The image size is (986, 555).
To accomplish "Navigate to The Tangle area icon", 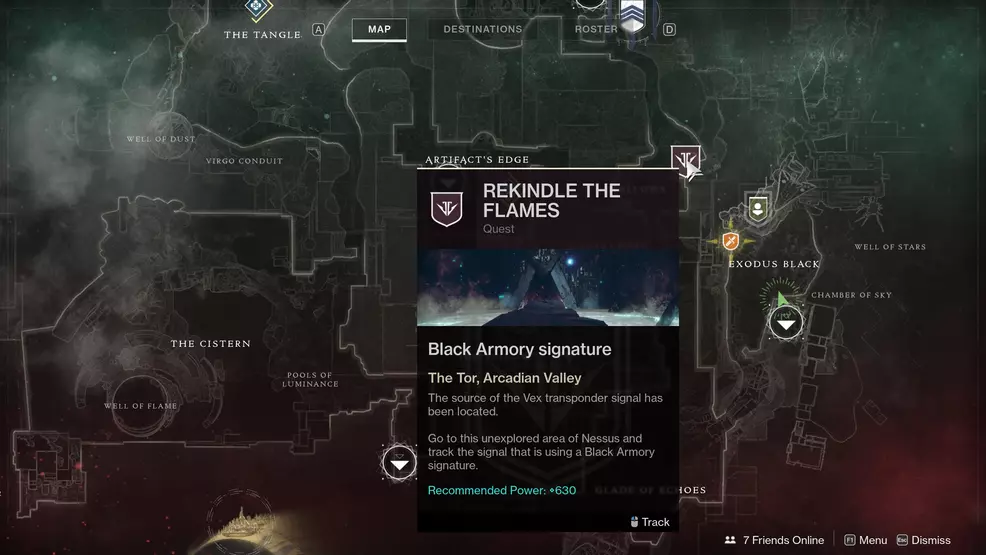I will [259, 10].
